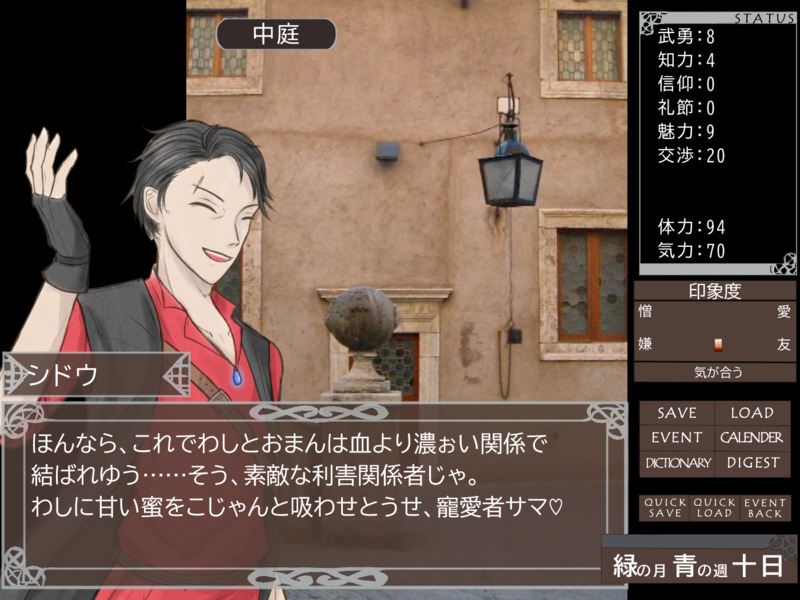Viewport: 800px width, 600px height.
Task: View the DIGEST summary
Action: pos(751,463)
